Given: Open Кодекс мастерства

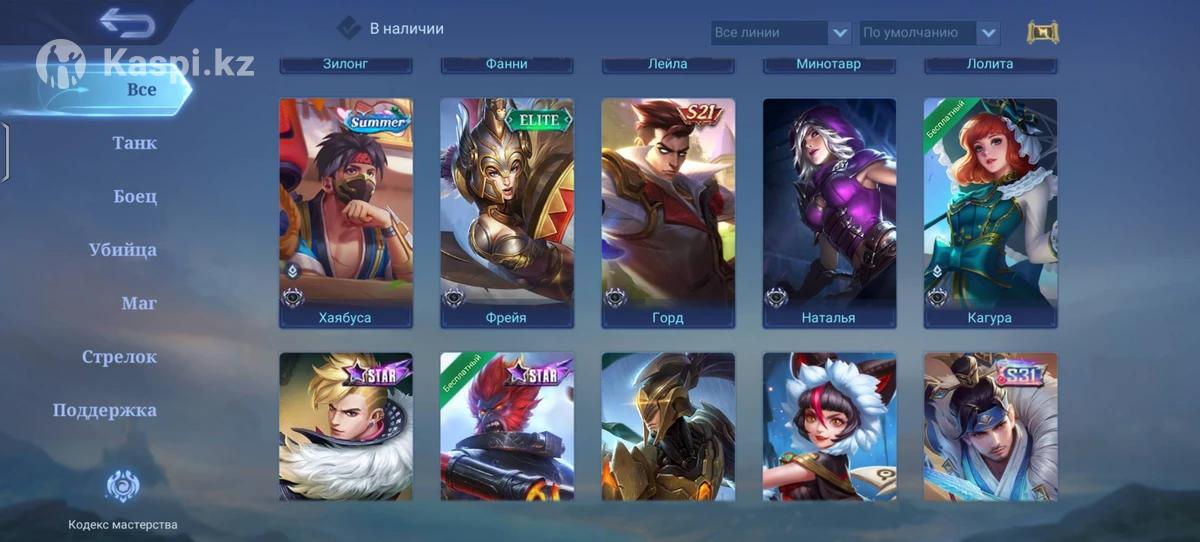Looking at the screenshot, I should 122,500.
